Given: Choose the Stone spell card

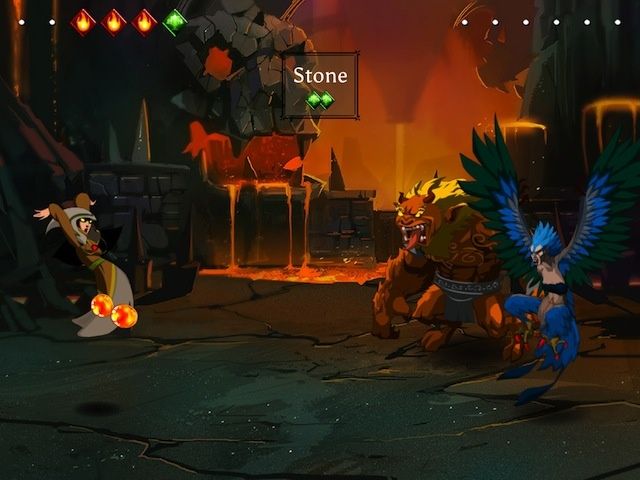Looking at the screenshot, I should 320,86.
